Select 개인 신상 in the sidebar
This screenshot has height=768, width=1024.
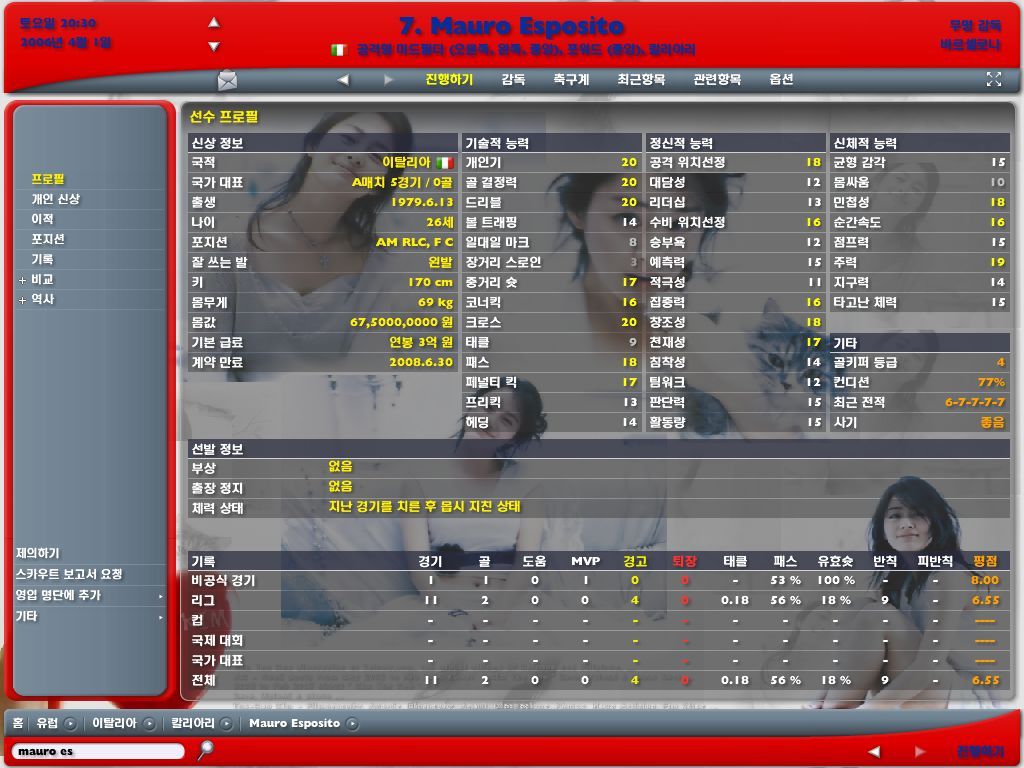coord(55,199)
